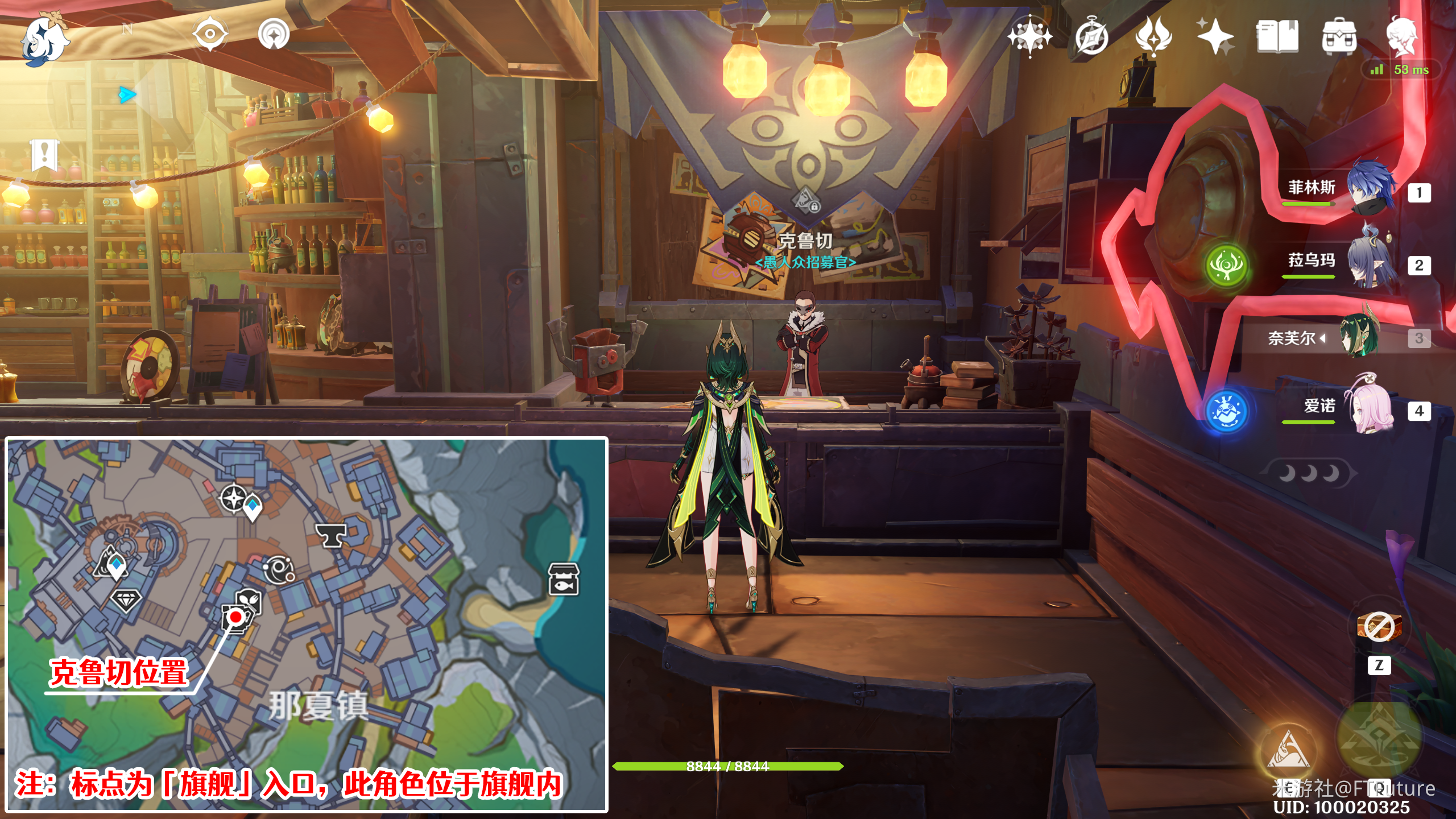Open the character head profile icon
This screenshot has width=1456, height=819.
[1401, 36]
